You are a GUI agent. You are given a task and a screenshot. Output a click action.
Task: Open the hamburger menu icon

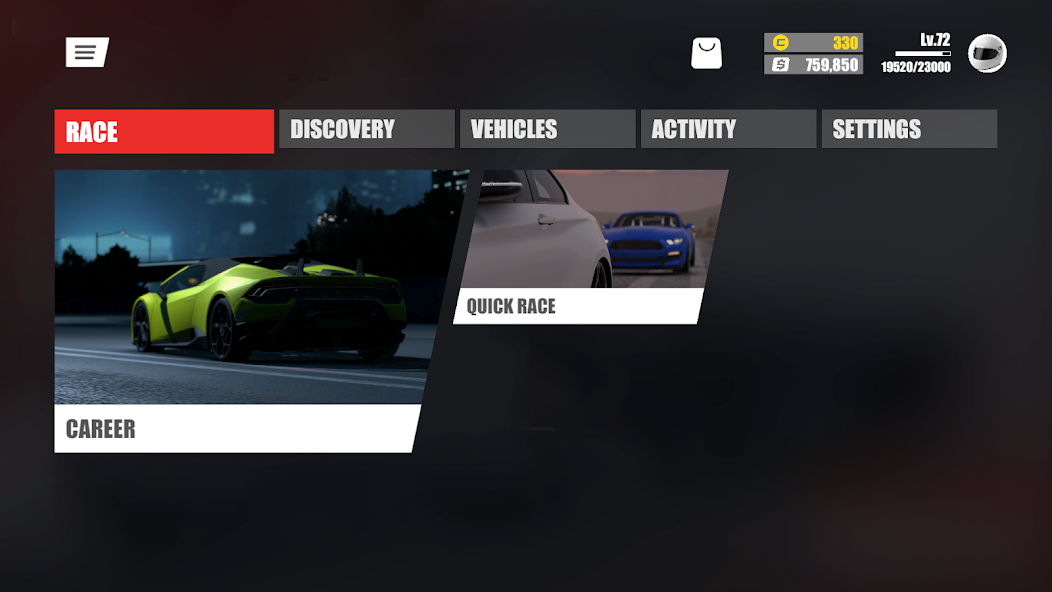point(86,53)
